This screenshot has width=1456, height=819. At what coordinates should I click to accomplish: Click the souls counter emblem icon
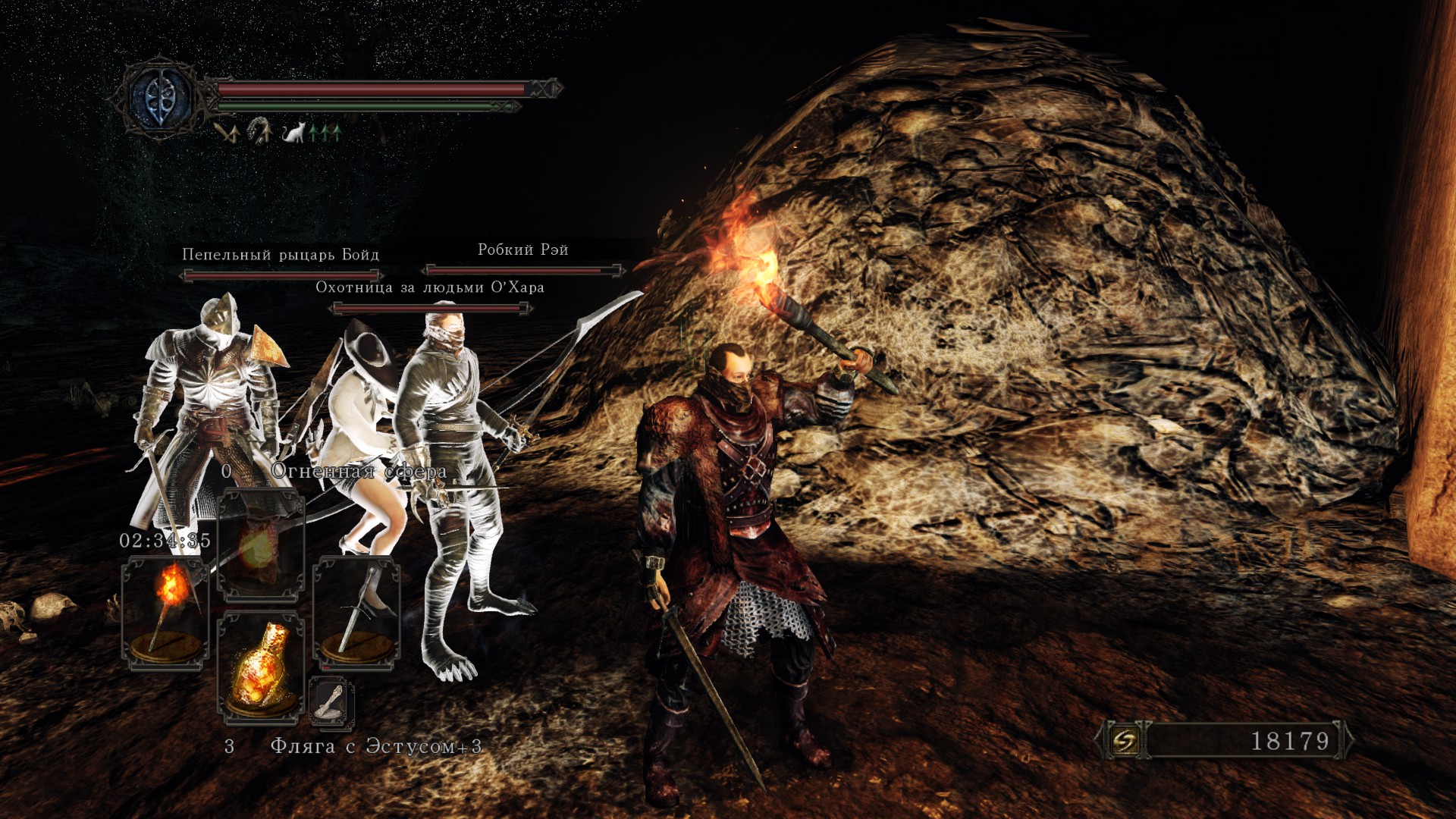point(1125,740)
